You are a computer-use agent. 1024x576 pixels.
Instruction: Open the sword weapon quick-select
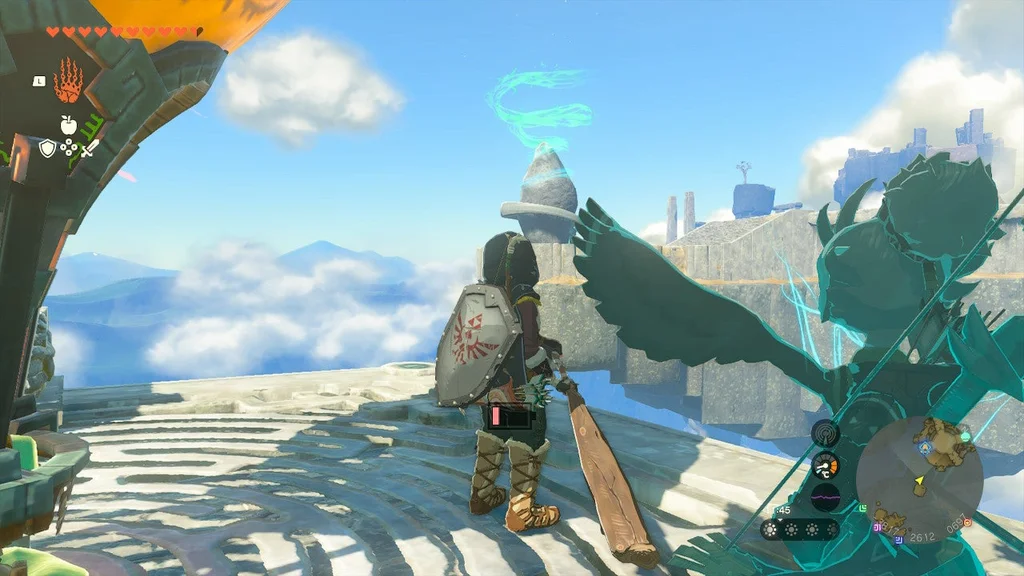[90, 149]
